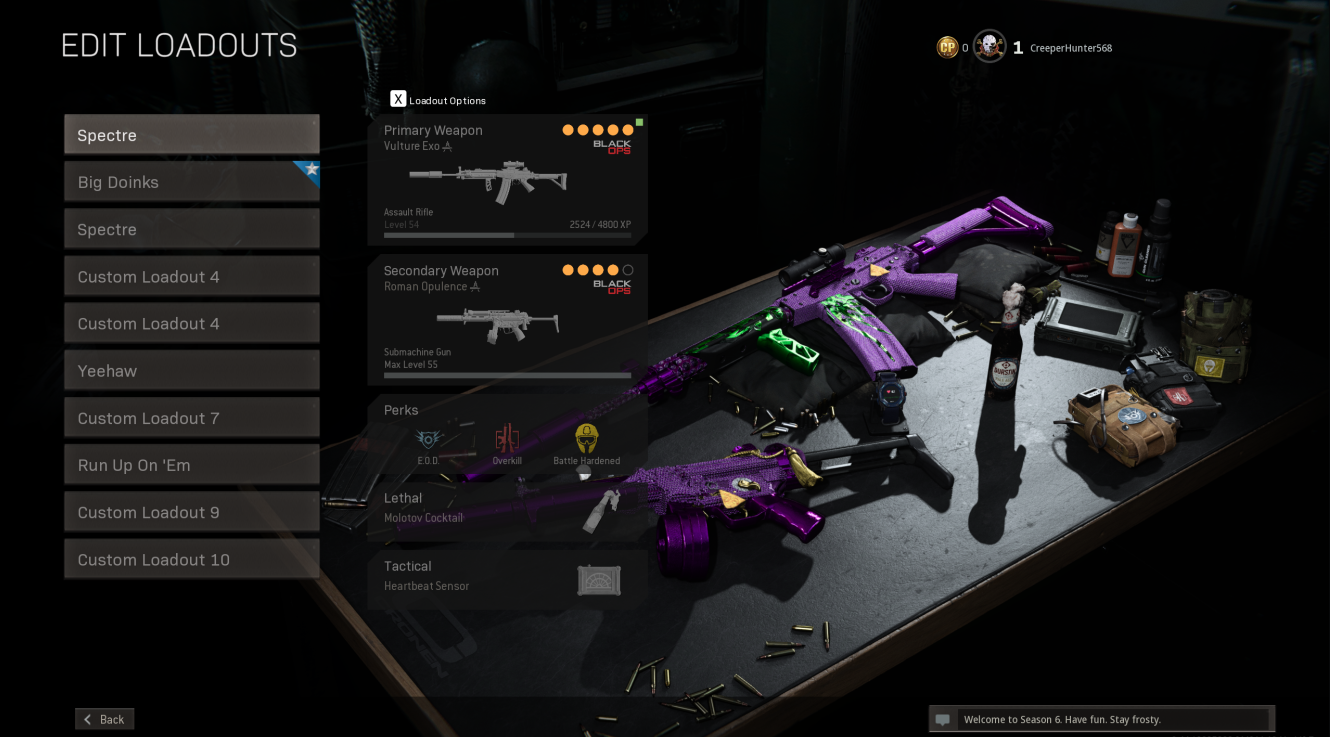
Task: Open the COD Points balance icon
Action: 947,47
